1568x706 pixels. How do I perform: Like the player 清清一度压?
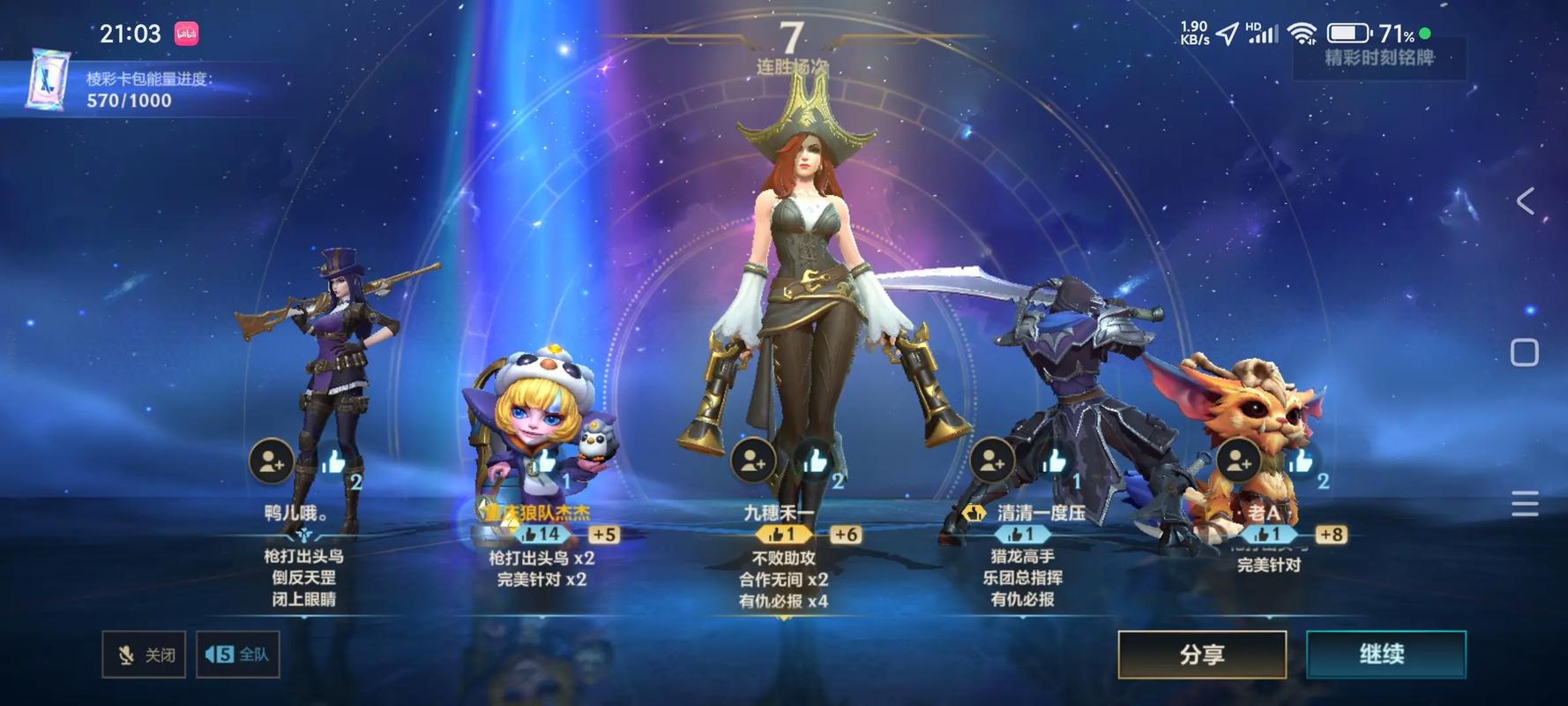(1055, 461)
